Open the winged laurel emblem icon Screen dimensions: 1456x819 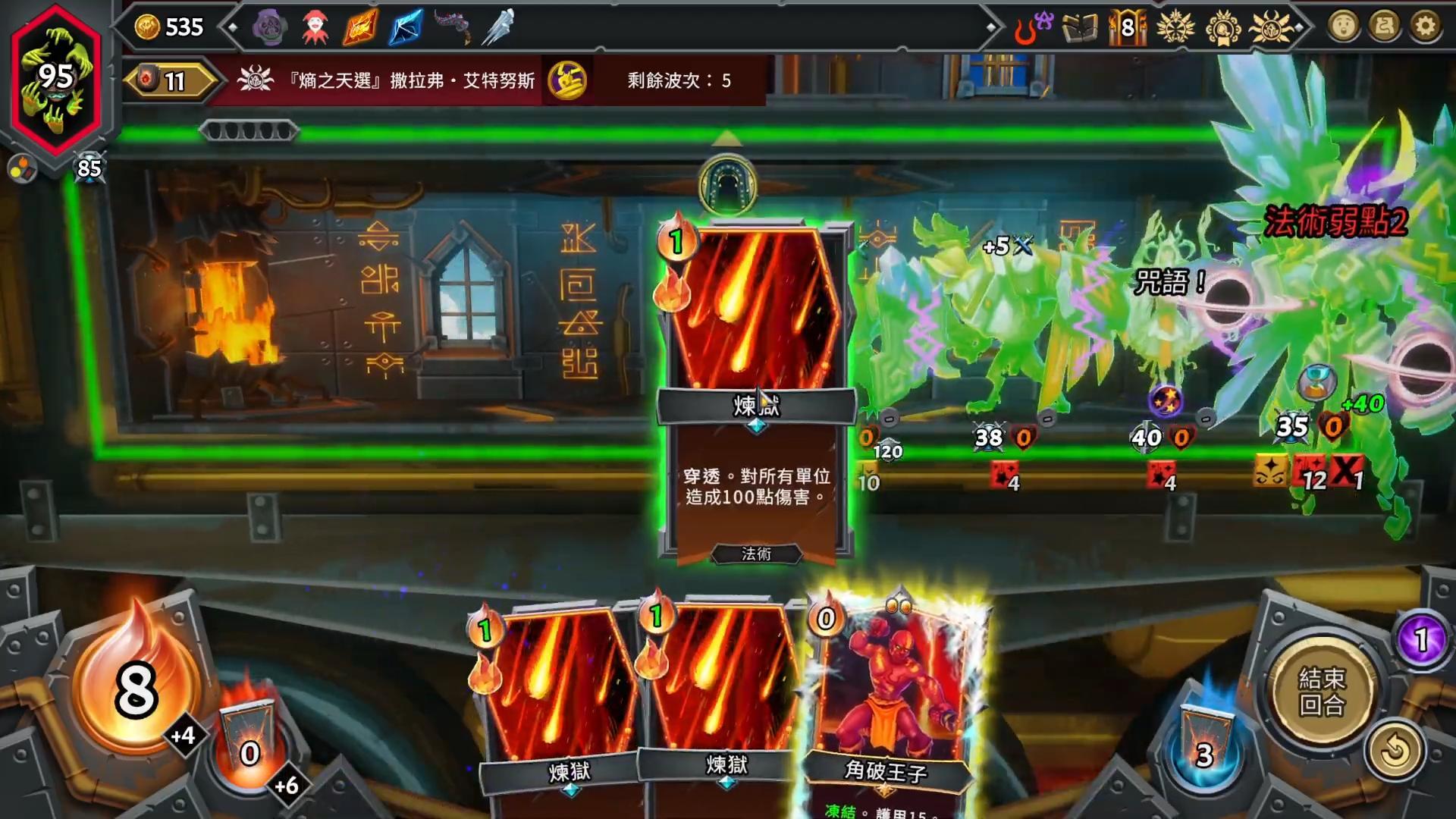pyautogui.click(x=1175, y=28)
